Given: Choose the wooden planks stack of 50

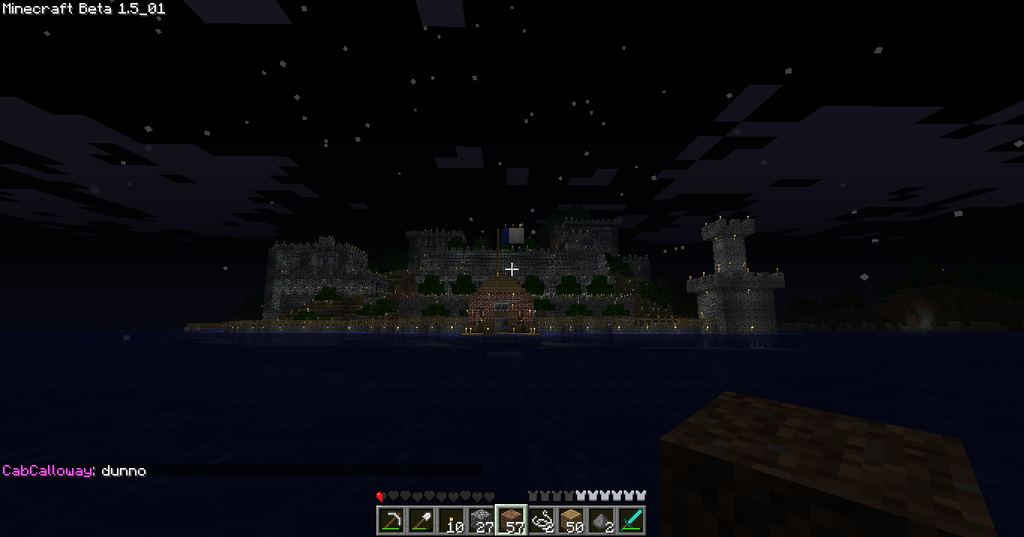Looking at the screenshot, I should [571, 520].
